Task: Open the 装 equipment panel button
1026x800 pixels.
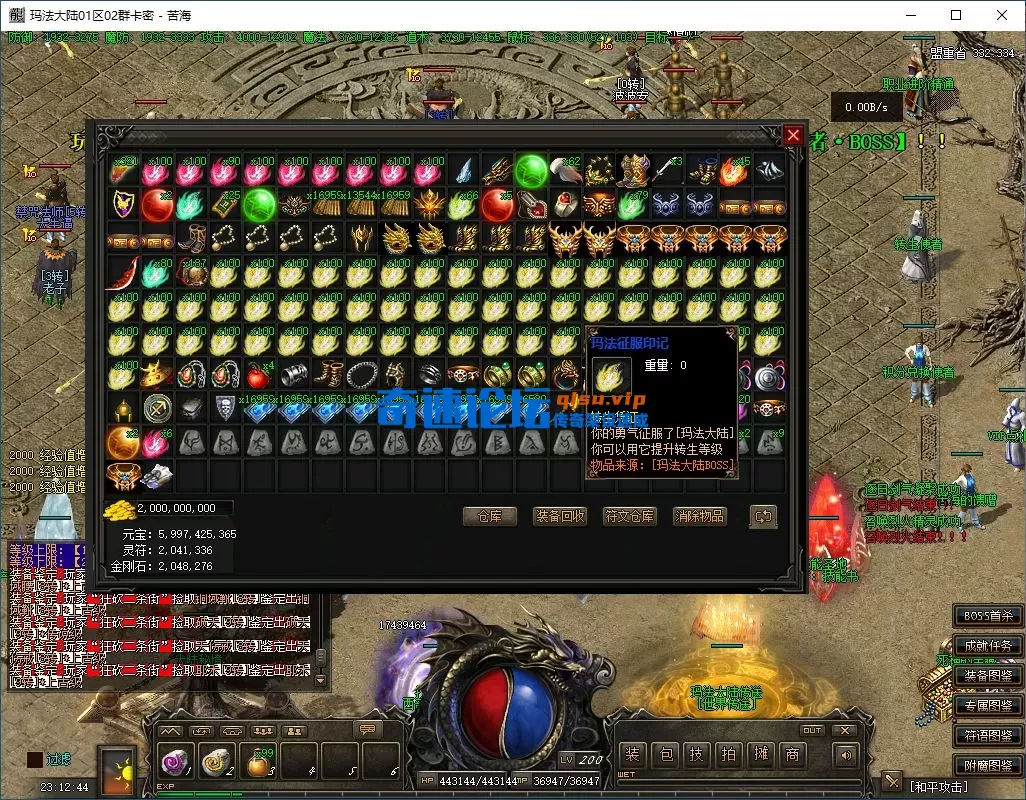Action: click(x=631, y=754)
